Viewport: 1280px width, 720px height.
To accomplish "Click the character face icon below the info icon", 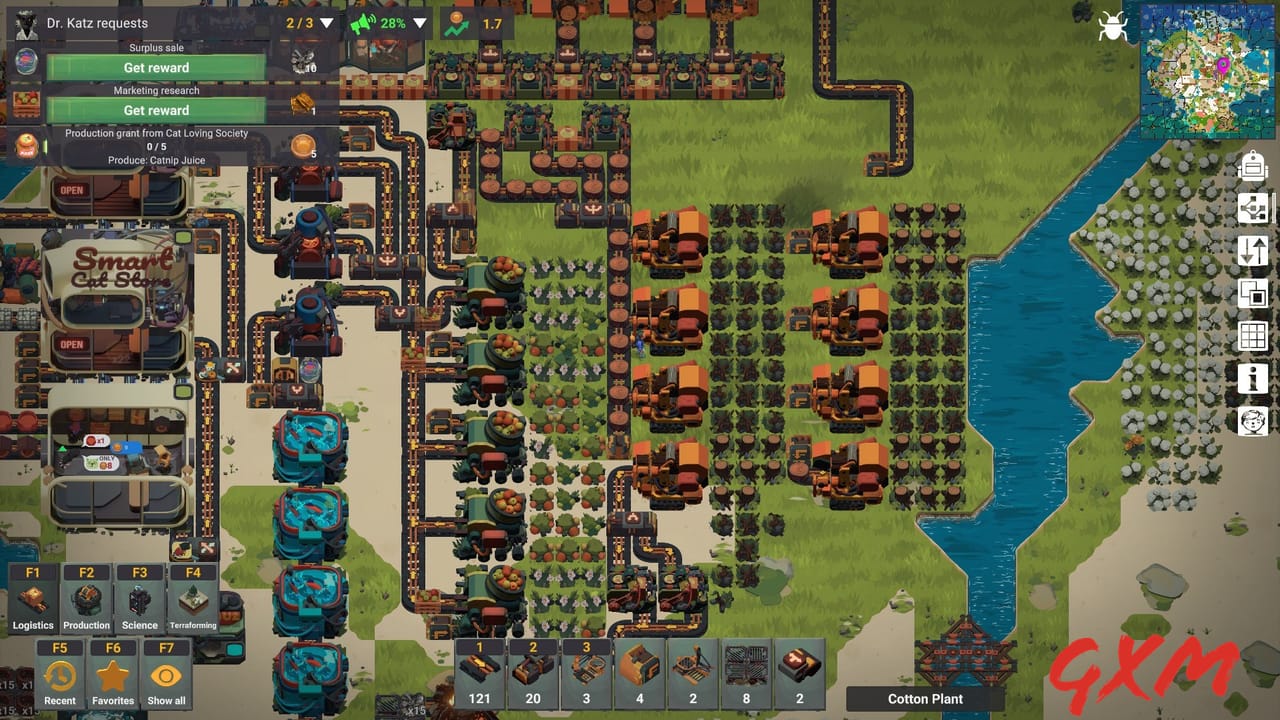I will pyautogui.click(x=1252, y=420).
